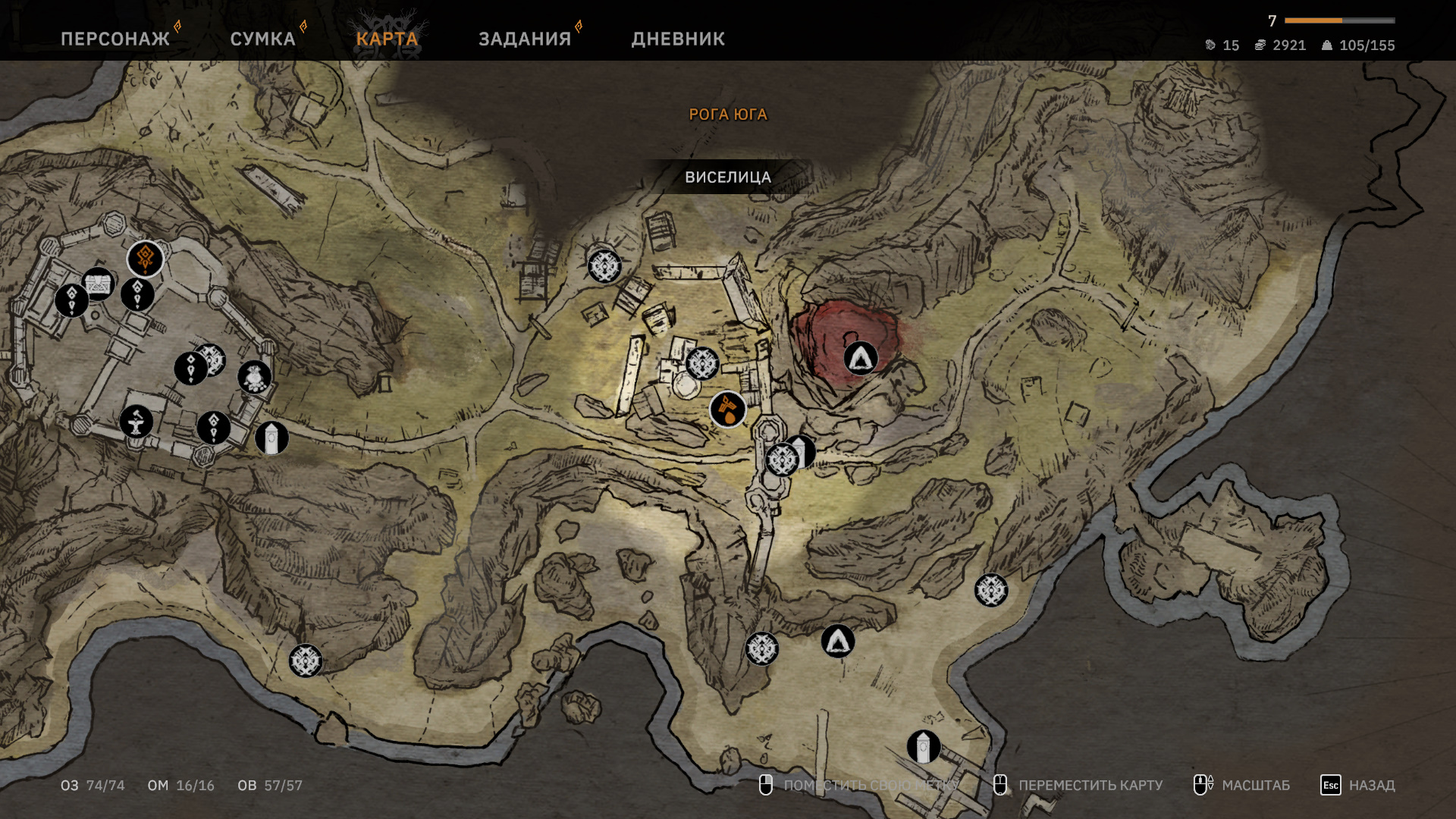Select the obelisk marker by the castle gate
The height and width of the screenshot is (819, 1456).
271,438
